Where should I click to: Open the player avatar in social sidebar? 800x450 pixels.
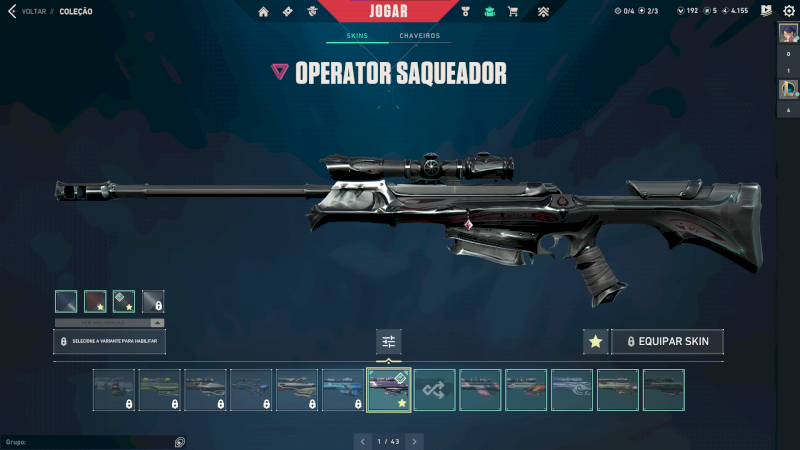click(787, 32)
